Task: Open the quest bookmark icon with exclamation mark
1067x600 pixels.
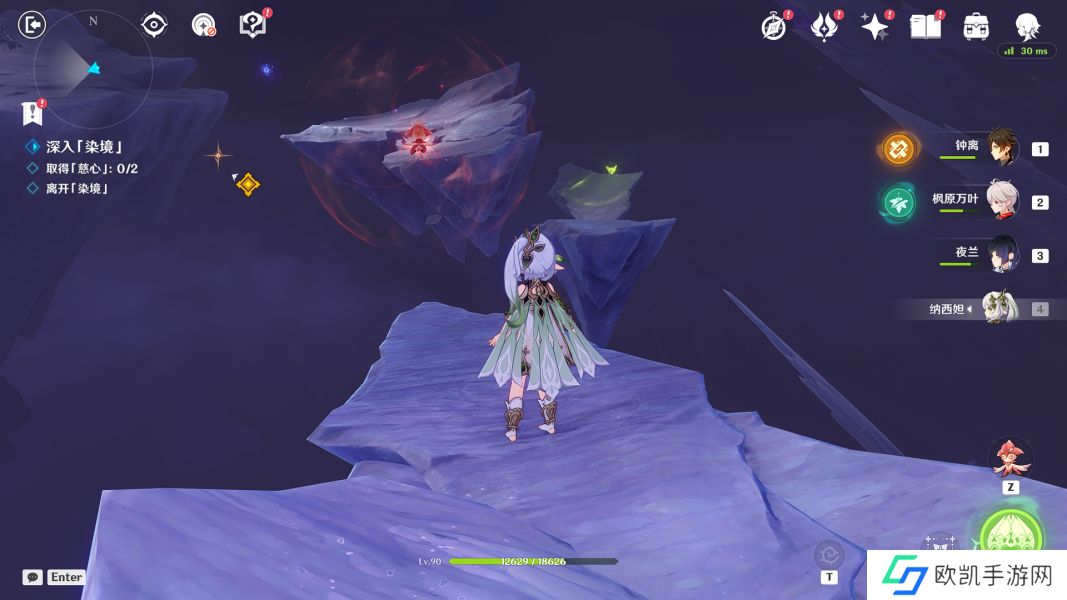Action: (33, 112)
